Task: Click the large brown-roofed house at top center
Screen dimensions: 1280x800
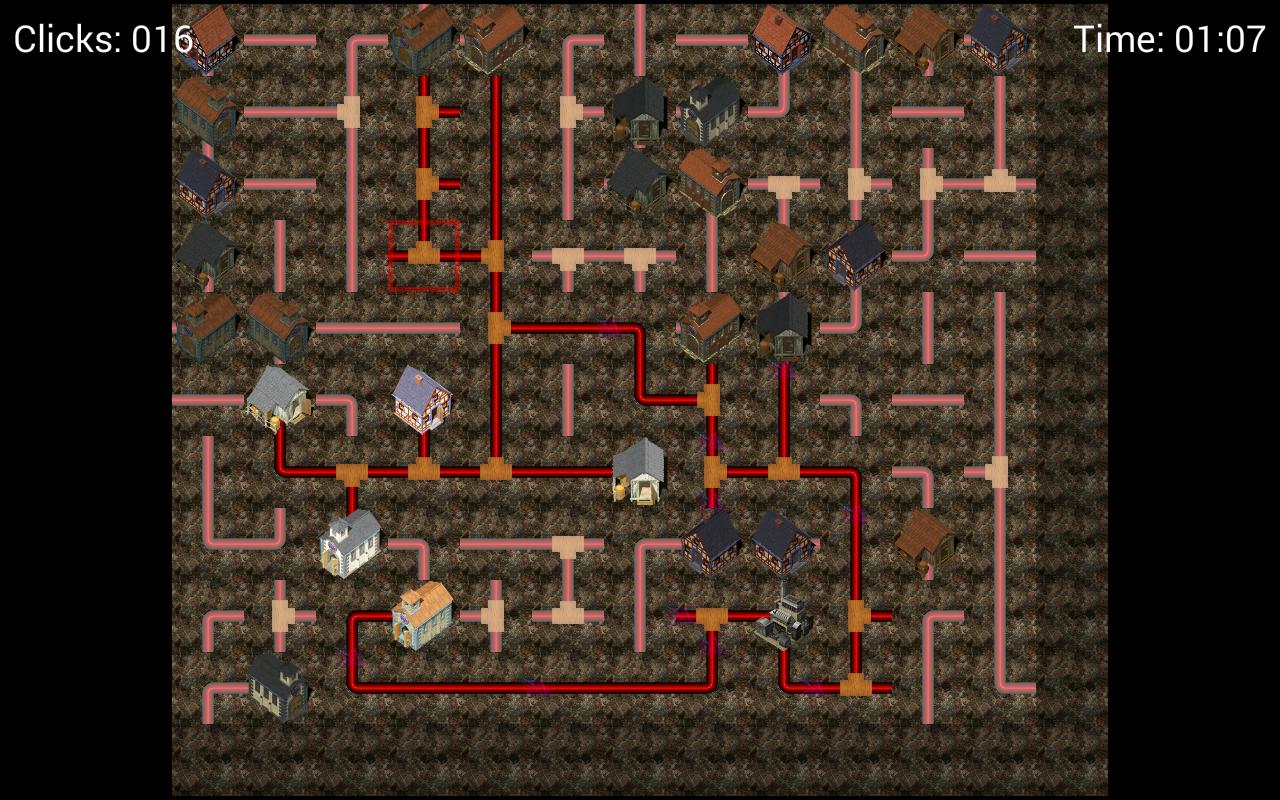Action: pyautogui.click(x=430, y=38)
